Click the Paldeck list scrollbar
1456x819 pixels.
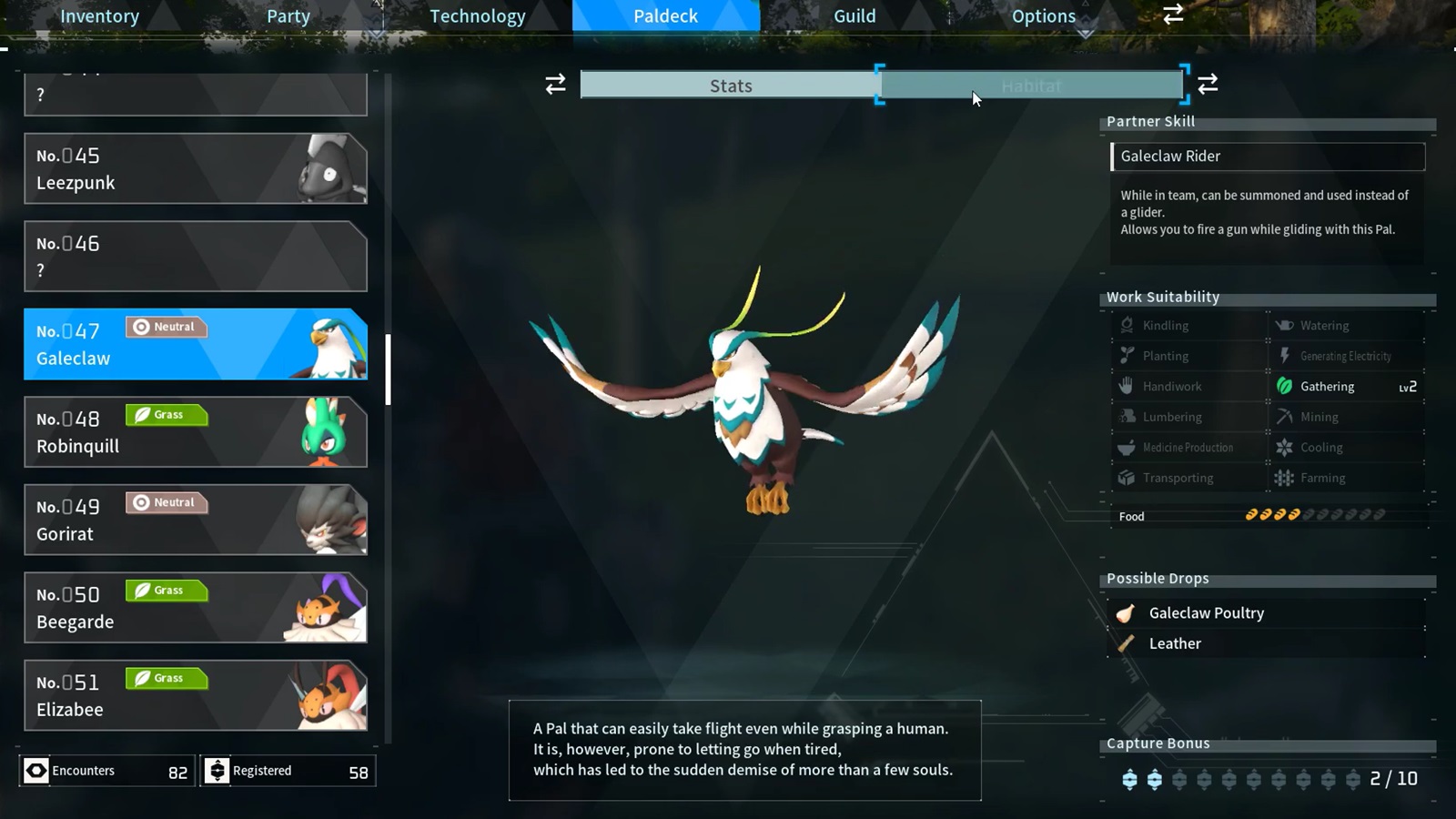coord(389,369)
